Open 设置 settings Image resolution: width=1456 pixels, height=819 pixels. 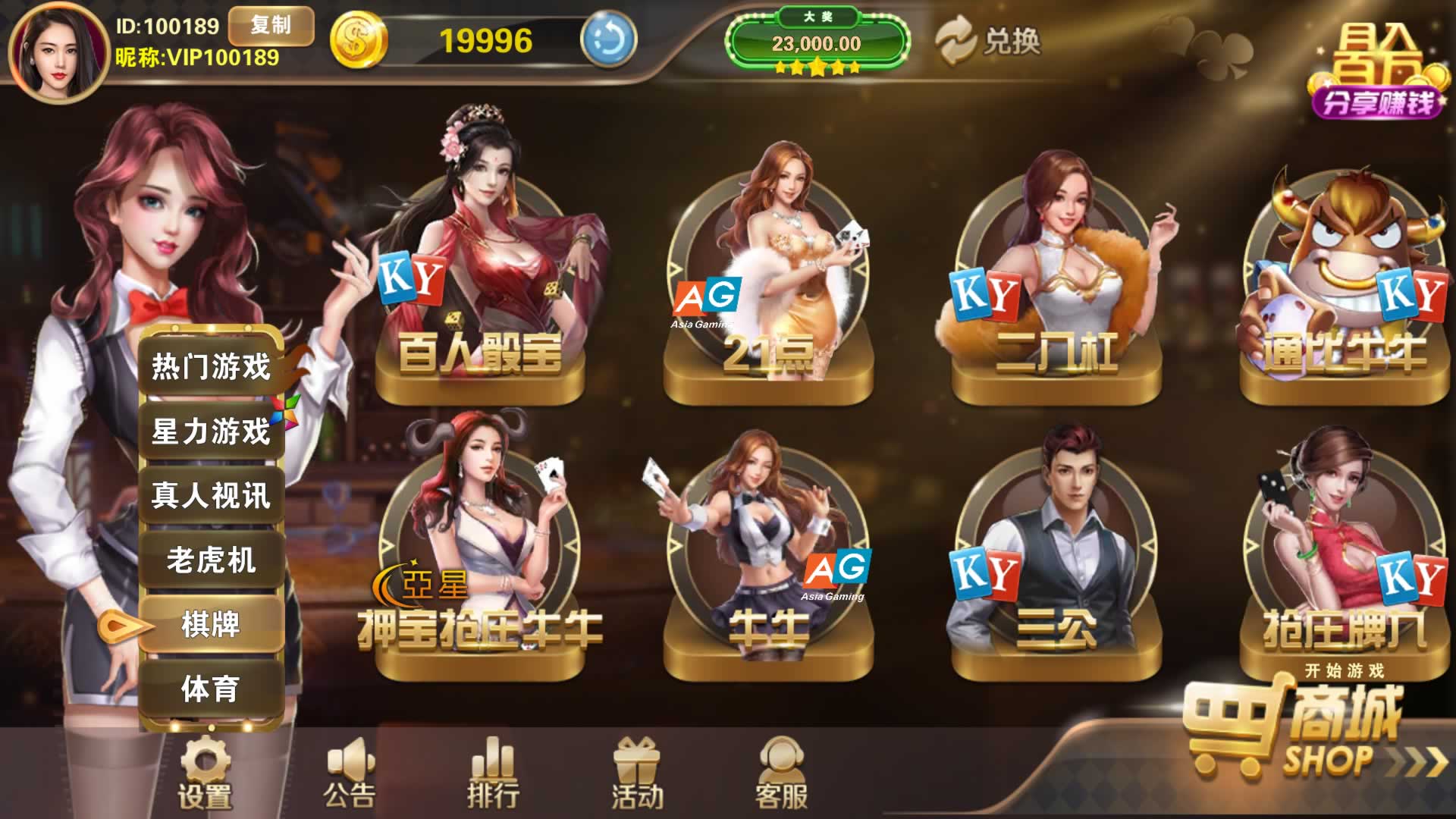point(204,773)
